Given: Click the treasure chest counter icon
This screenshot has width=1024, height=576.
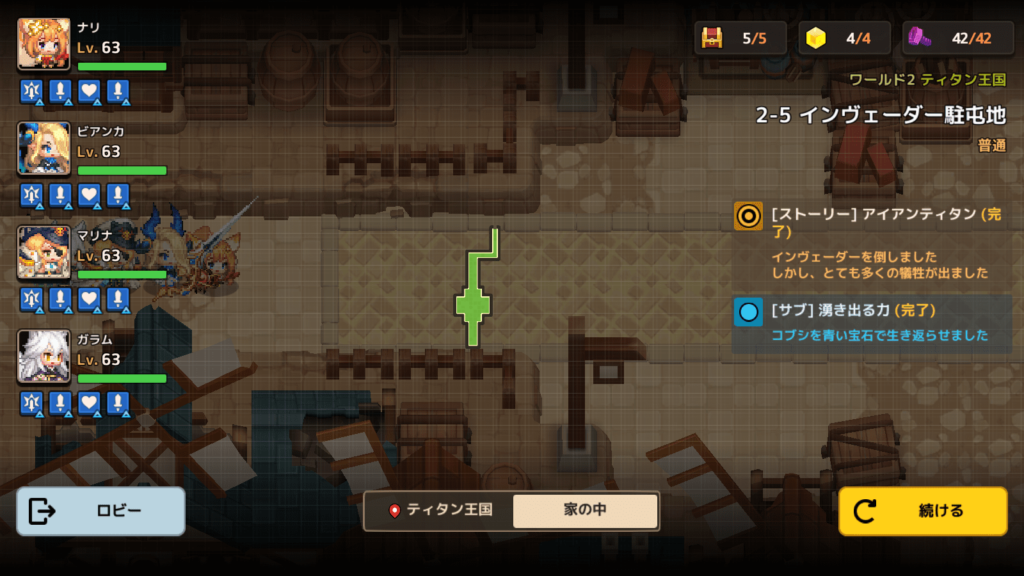Looking at the screenshot, I should (712, 38).
